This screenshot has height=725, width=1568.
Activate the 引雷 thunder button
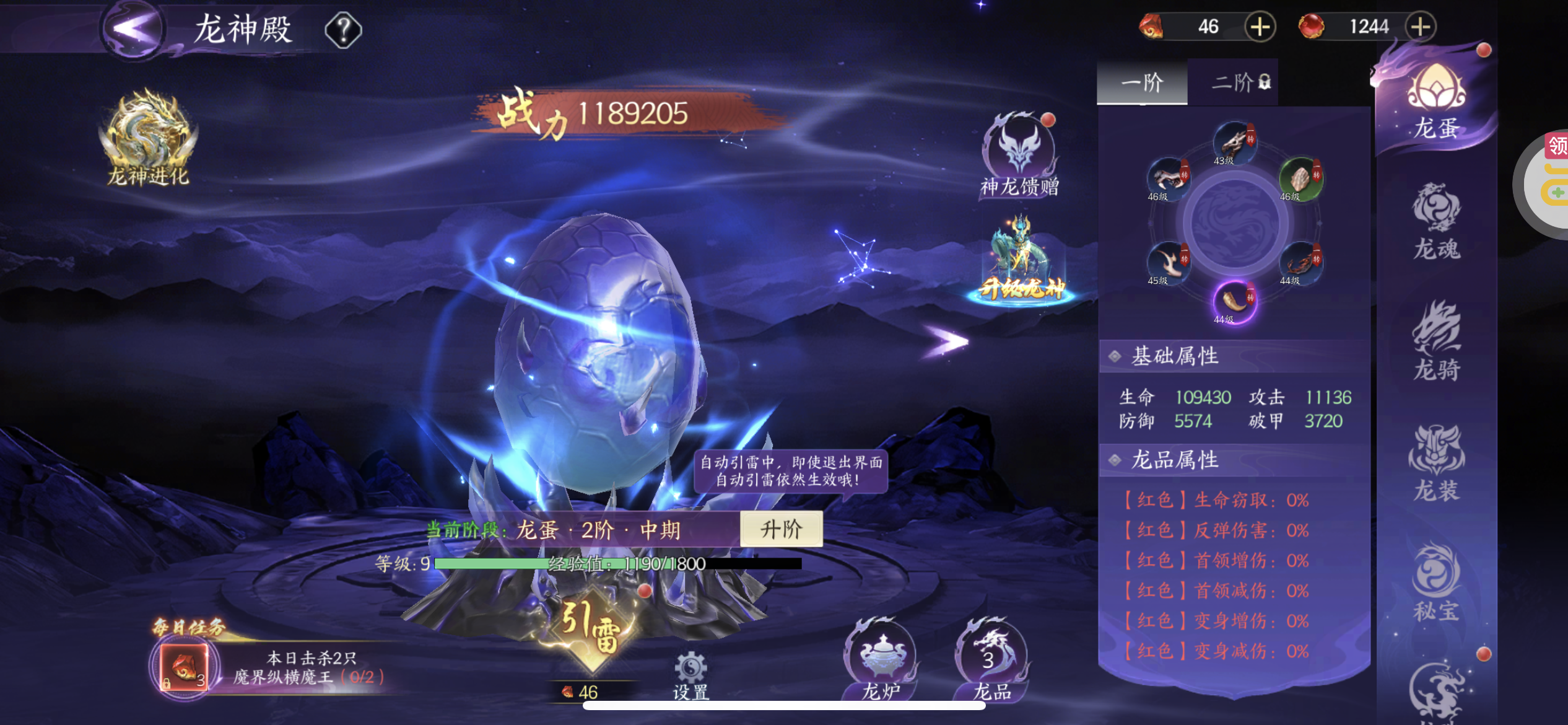pos(591,628)
